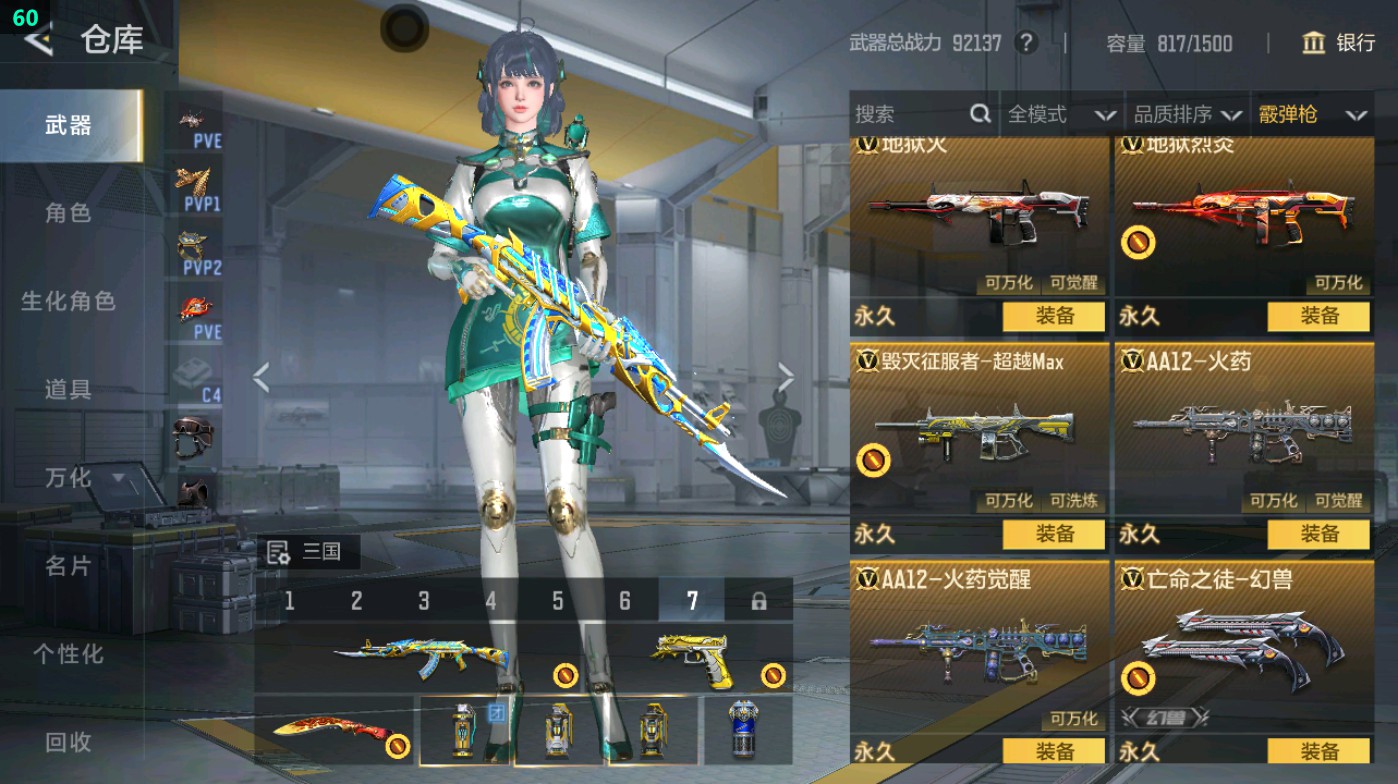Open the 名片 name card tab
The height and width of the screenshot is (784, 1398).
click(68, 566)
